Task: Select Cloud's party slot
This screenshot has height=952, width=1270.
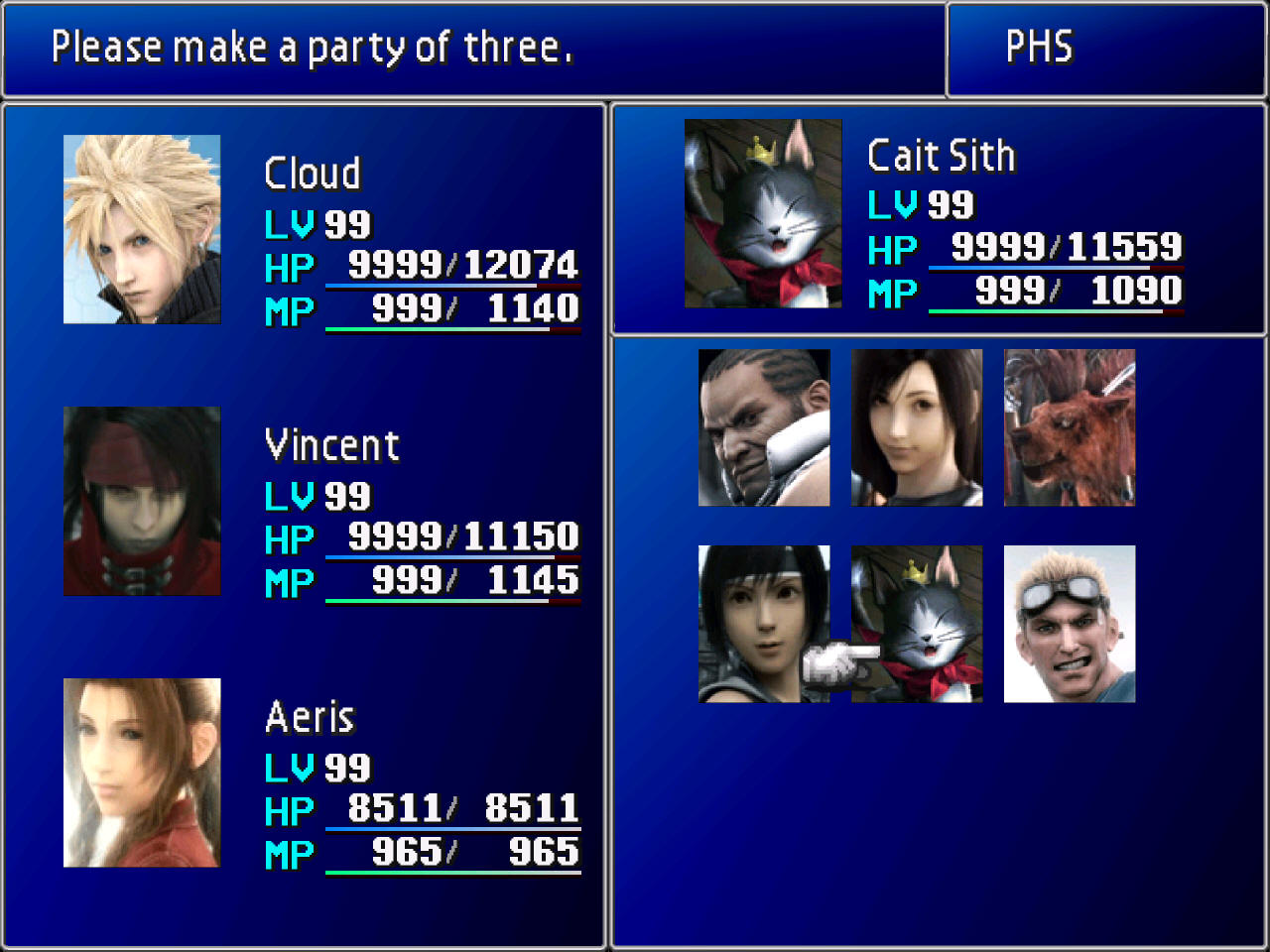Action: [142, 229]
